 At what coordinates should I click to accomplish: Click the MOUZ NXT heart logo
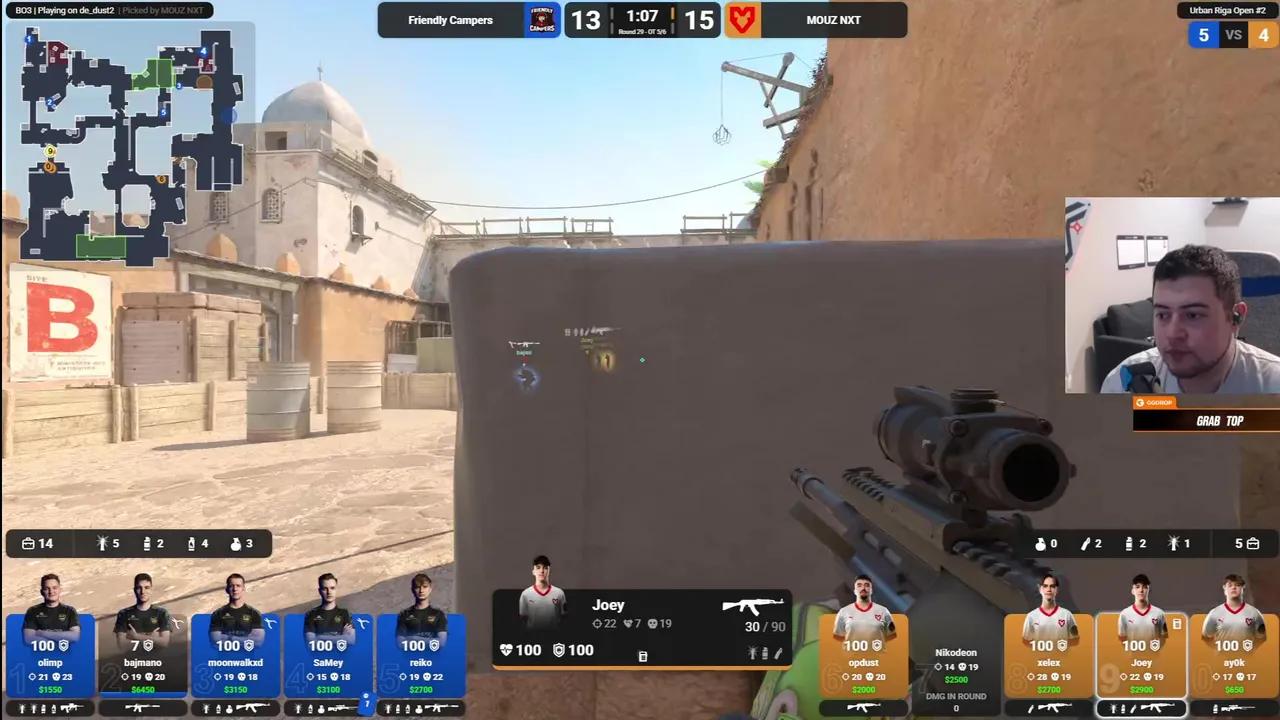(x=742, y=20)
